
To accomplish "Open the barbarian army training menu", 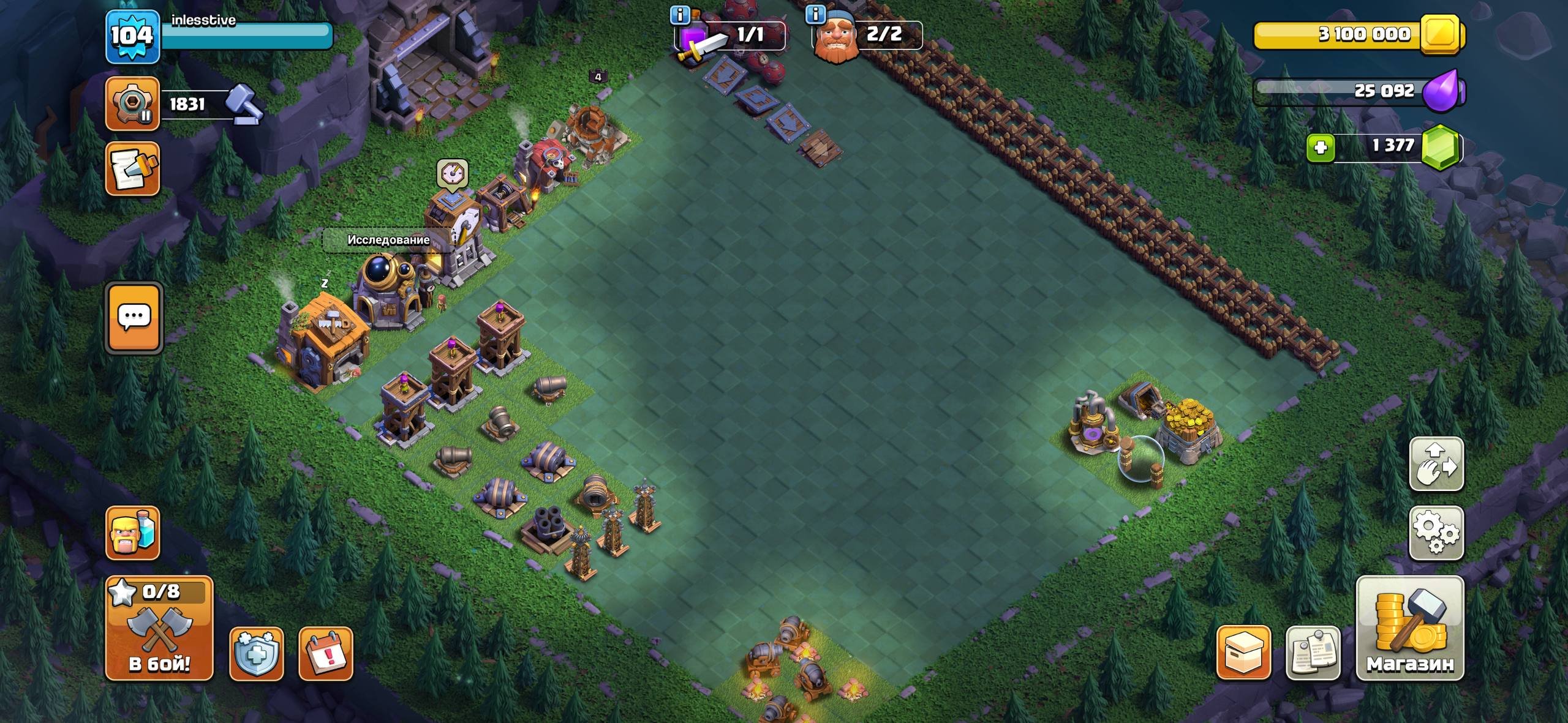I will pos(132,533).
